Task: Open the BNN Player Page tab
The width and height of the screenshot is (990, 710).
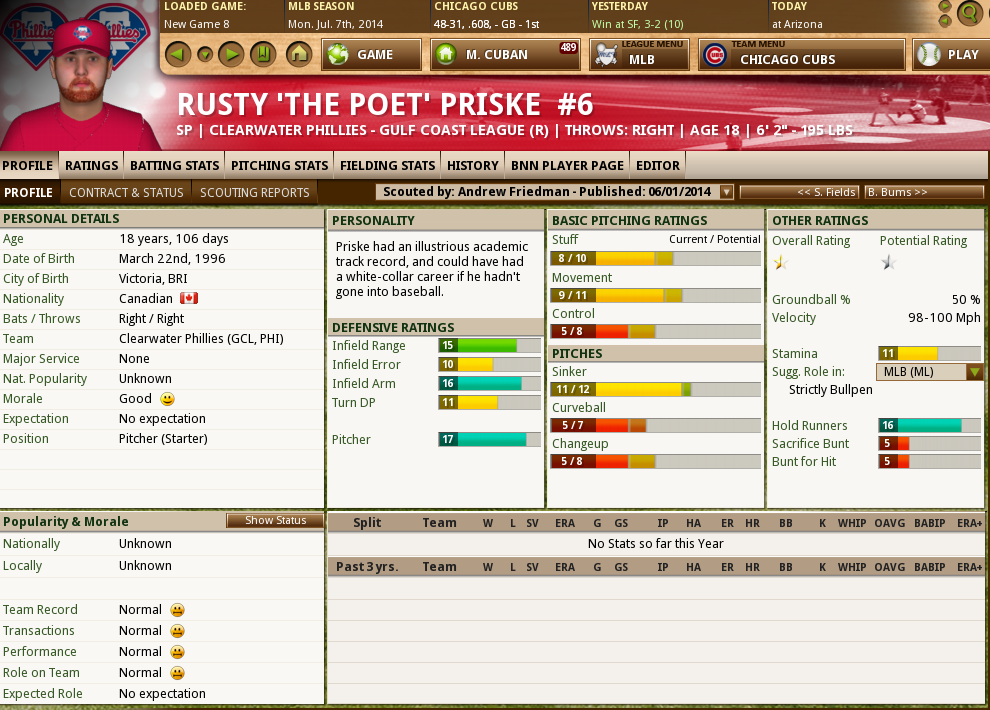Action: (567, 165)
